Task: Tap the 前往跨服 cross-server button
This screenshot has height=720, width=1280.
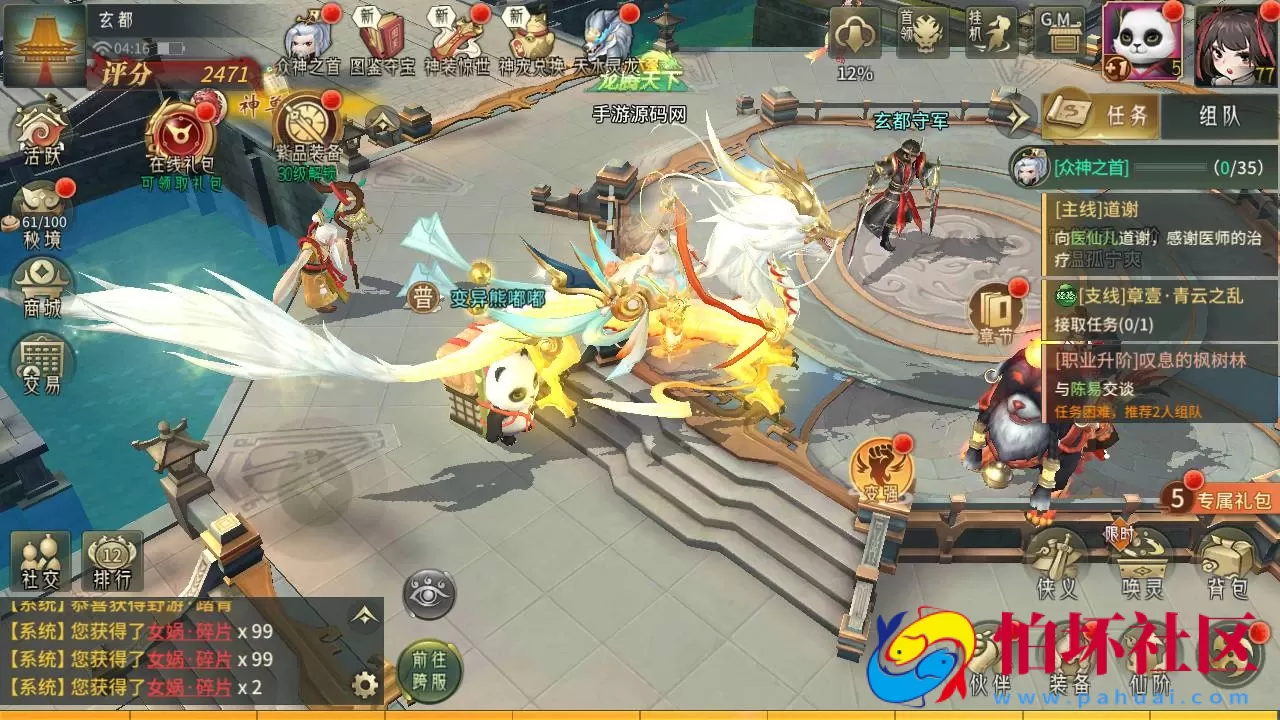Action: [430, 666]
